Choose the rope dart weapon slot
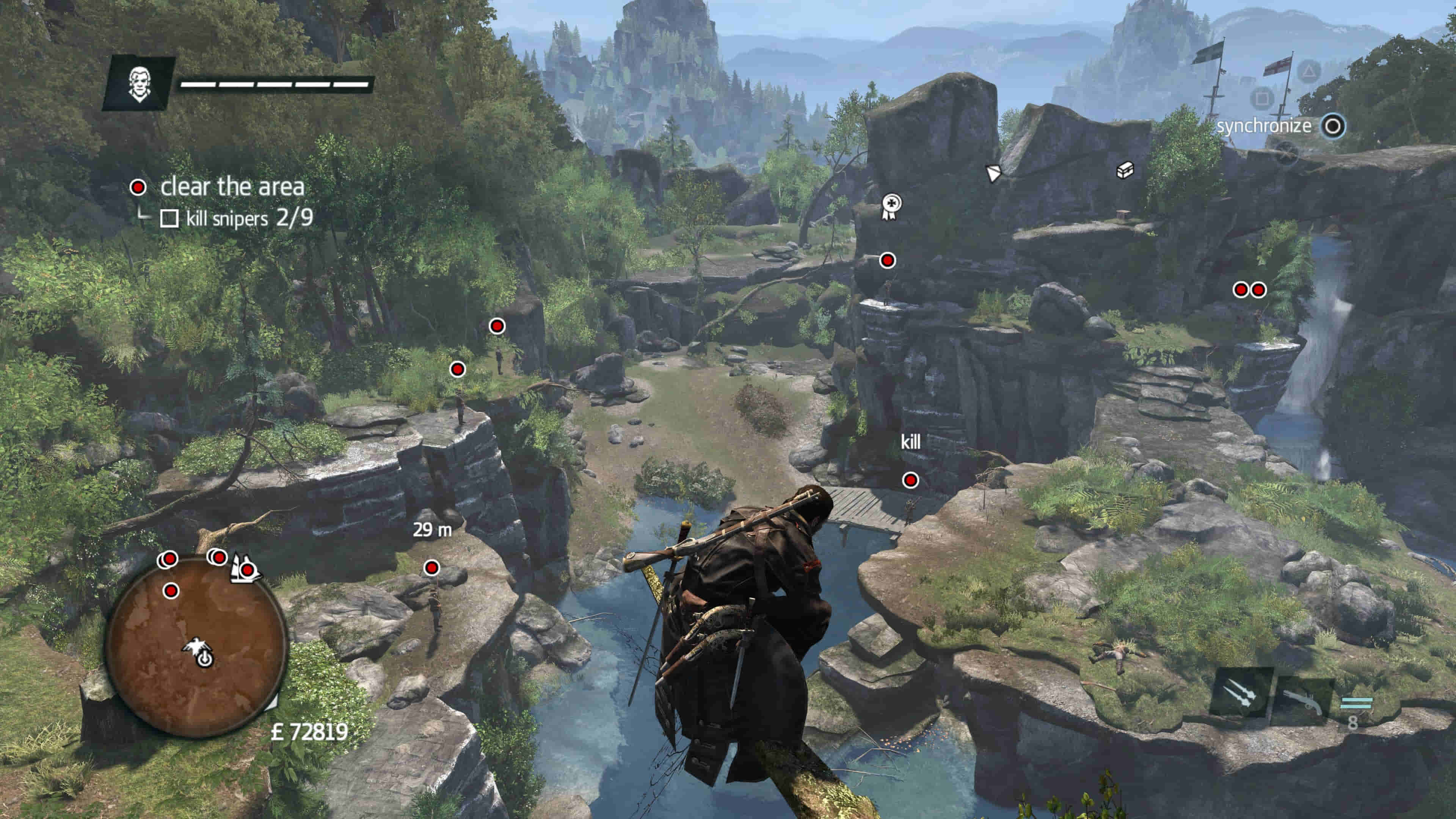The height and width of the screenshot is (819, 1456). [x=1241, y=694]
